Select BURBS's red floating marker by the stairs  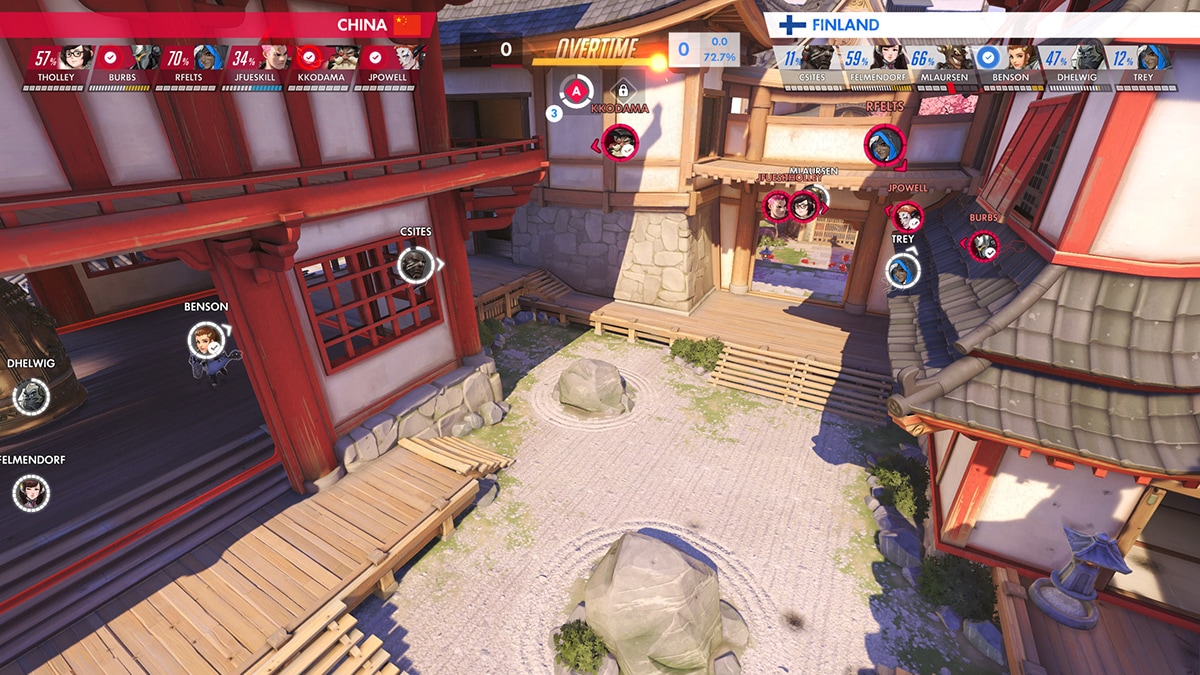point(984,246)
